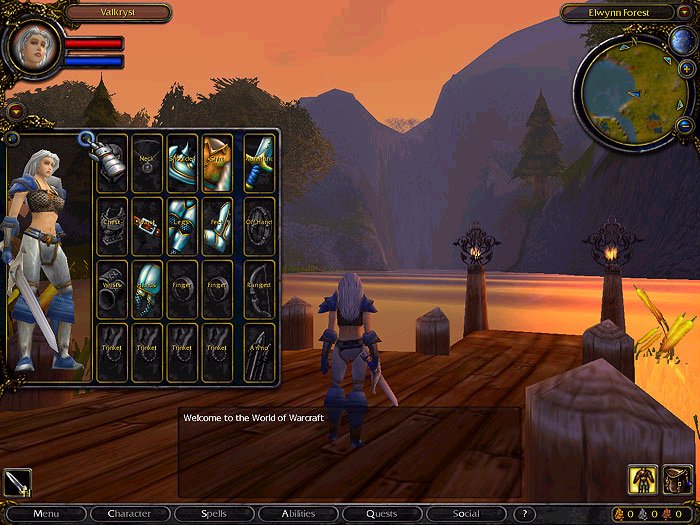Click the question mark help button
This screenshot has height=525, width=700.
(x=525, y=514)
